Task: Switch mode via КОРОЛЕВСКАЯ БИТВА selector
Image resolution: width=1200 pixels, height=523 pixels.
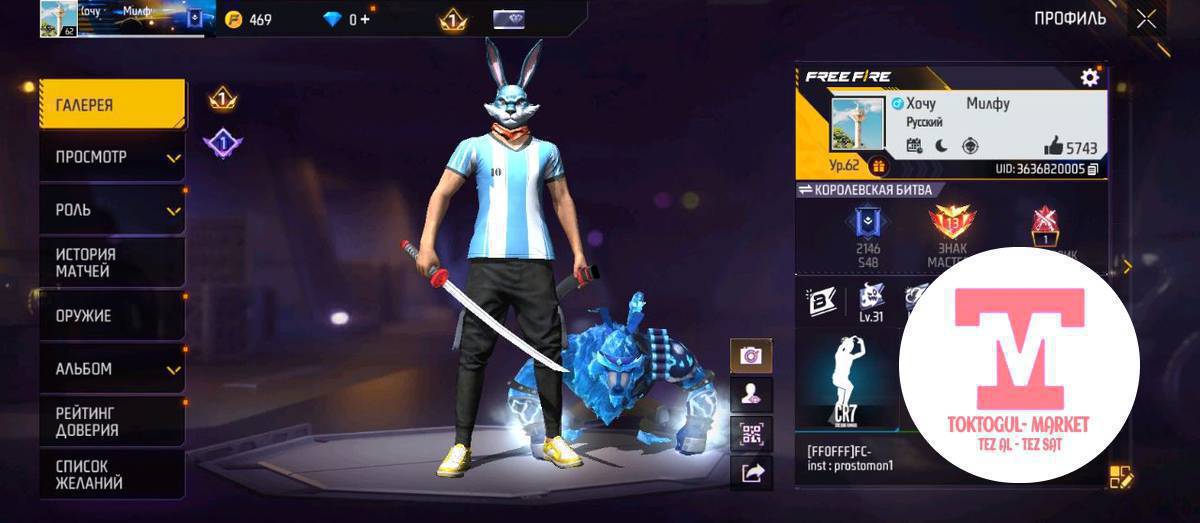Action: pyautogui.click(x=864, y=190)
